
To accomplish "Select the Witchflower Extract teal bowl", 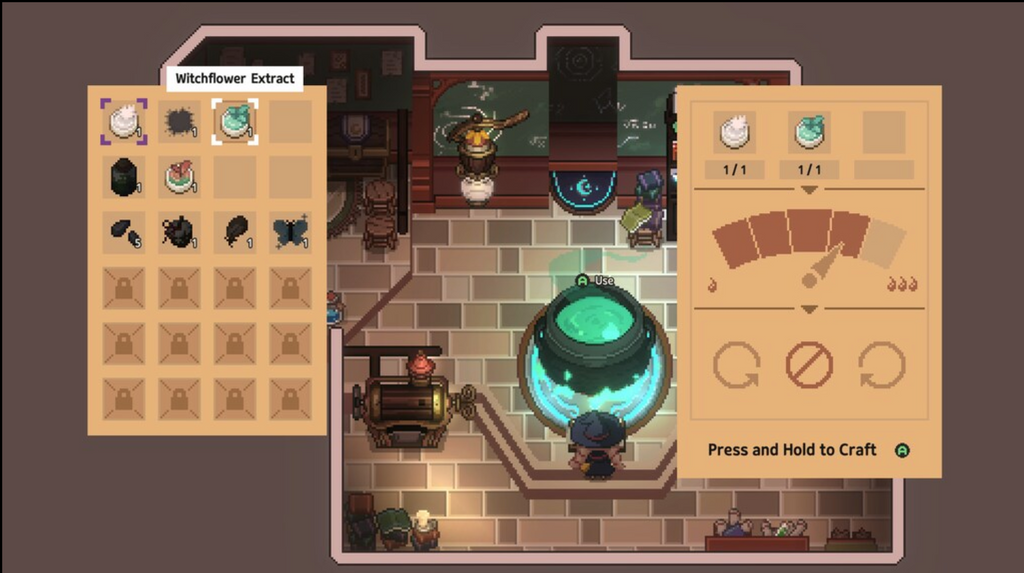I will (x=235, y=121).
